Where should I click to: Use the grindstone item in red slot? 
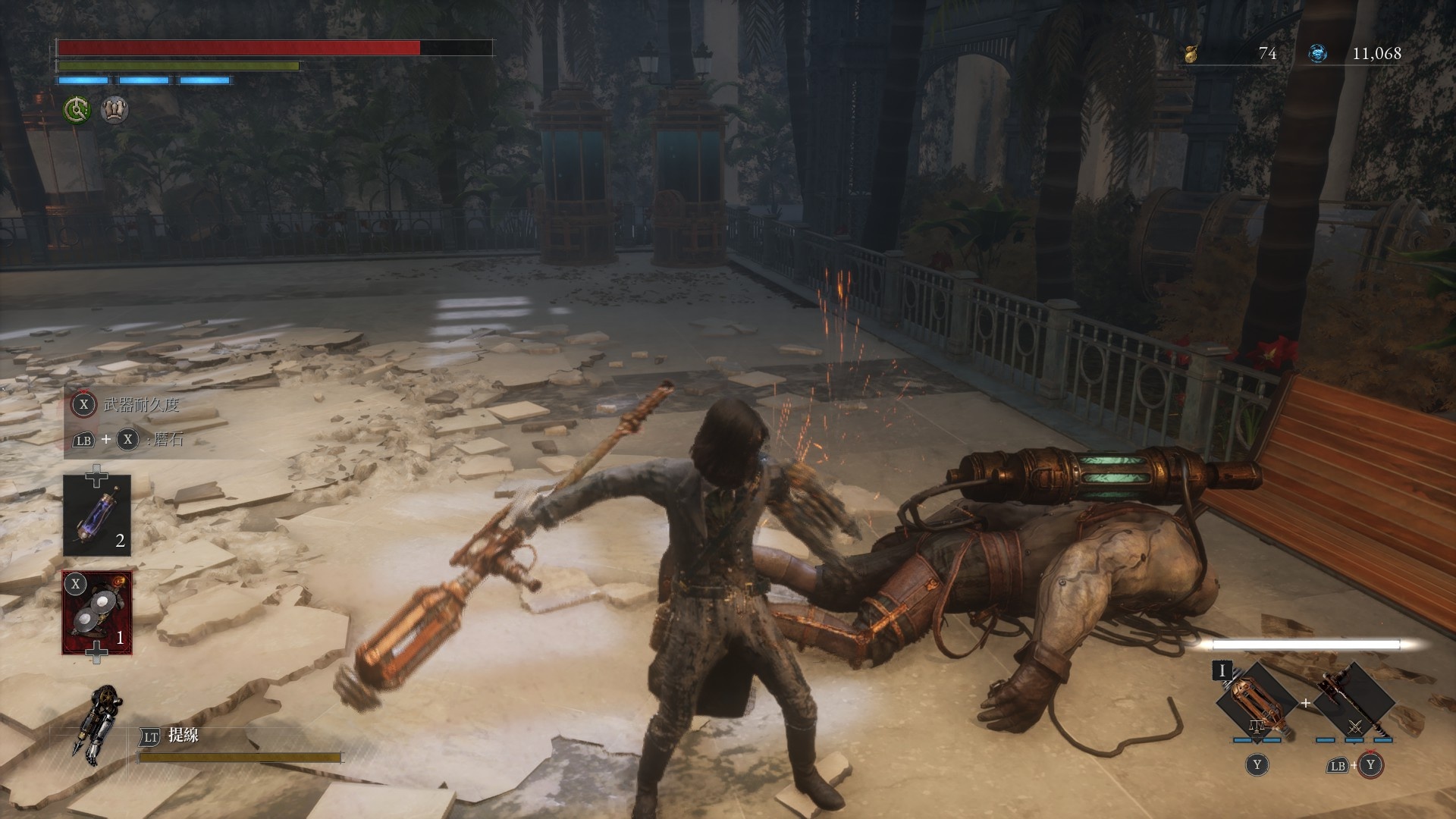(x=97, y=612)
